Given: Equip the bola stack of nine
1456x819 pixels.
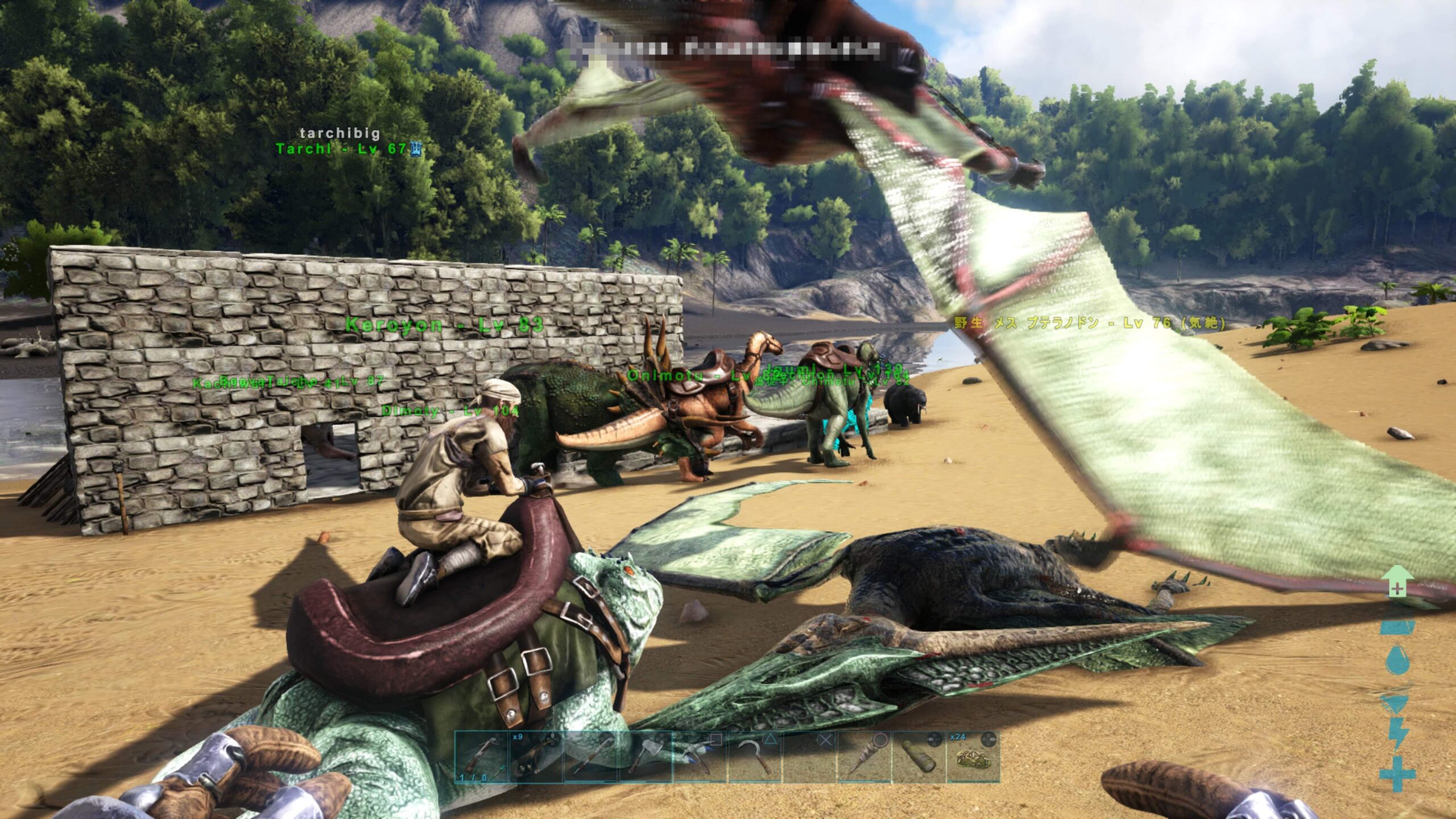Looking at the screenshot, I should point(535,756).
